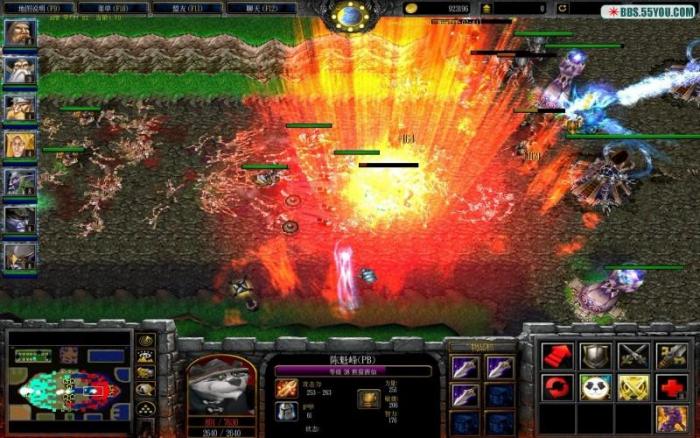Select the purple night elf hero portrait
The image size is (700, 438).
20,183
